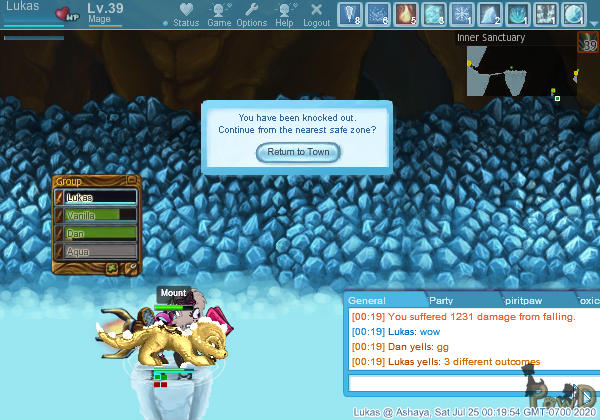Open the Options menu
The image size is (600, 420).
pos(251,14)
